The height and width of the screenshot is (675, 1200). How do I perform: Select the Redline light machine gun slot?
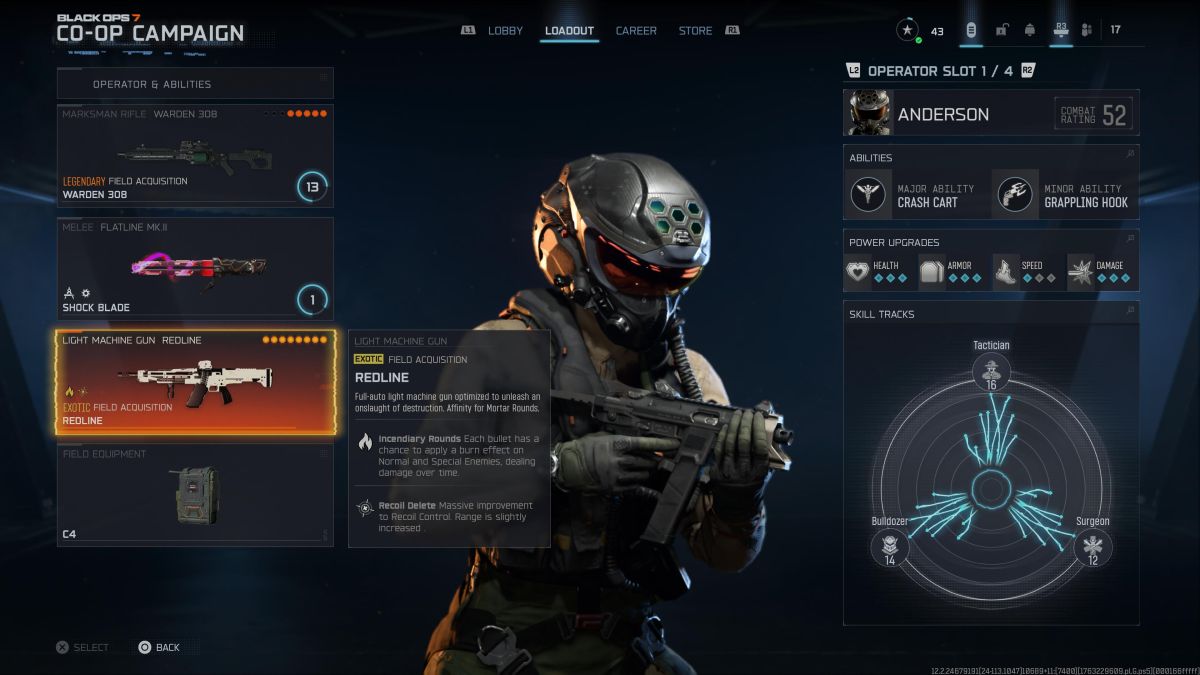[x=195, y=382]
